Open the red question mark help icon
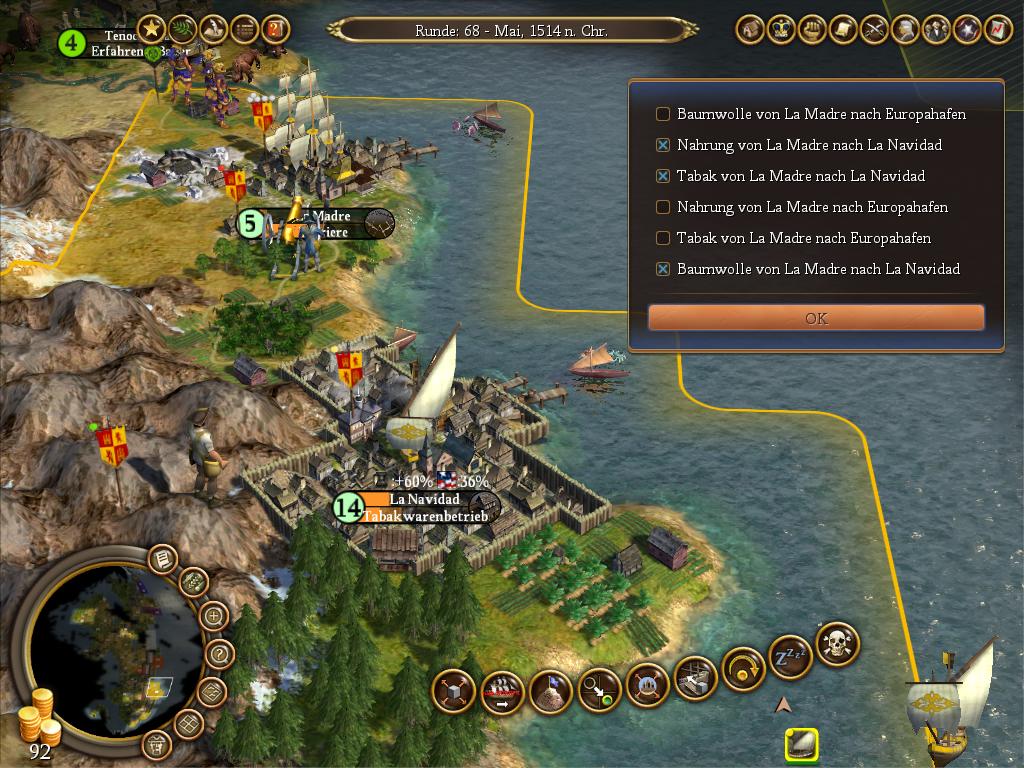The width and height of the screenshot is (1024, 768). coord(275,29)
